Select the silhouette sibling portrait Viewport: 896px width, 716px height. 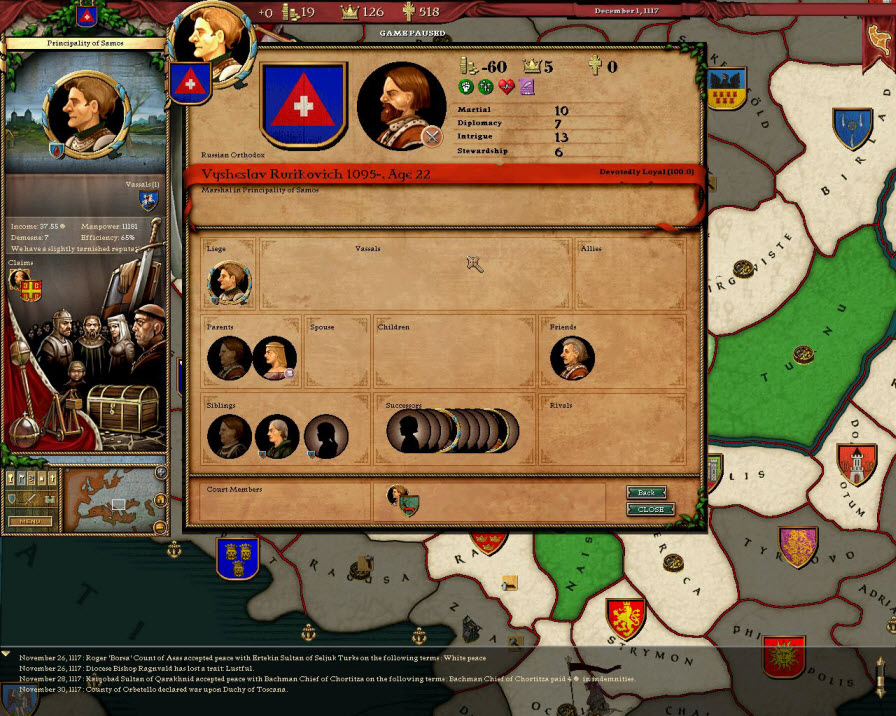coord(326,436)
